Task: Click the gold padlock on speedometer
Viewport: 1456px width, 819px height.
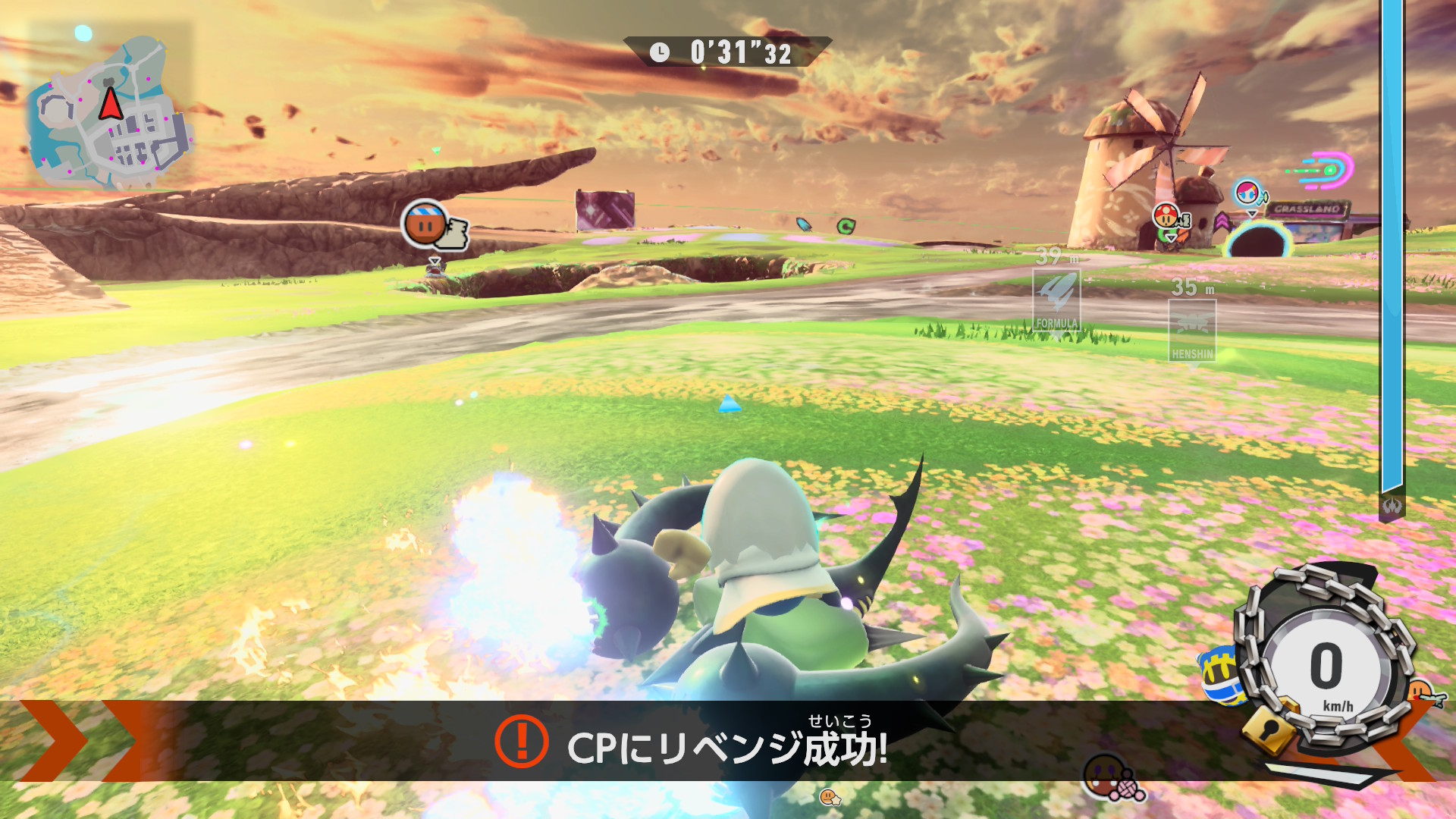Action: (1267, 732)
